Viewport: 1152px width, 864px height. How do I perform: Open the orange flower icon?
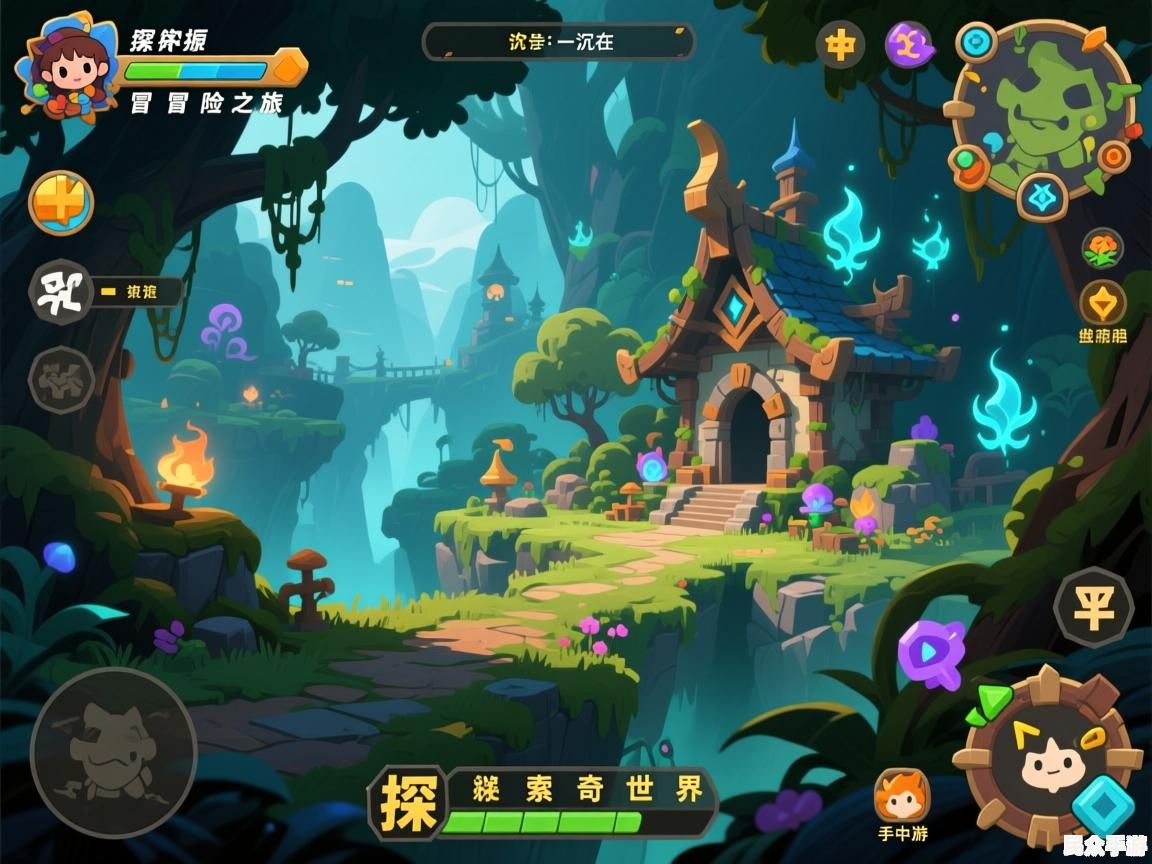coord(1102,248)
